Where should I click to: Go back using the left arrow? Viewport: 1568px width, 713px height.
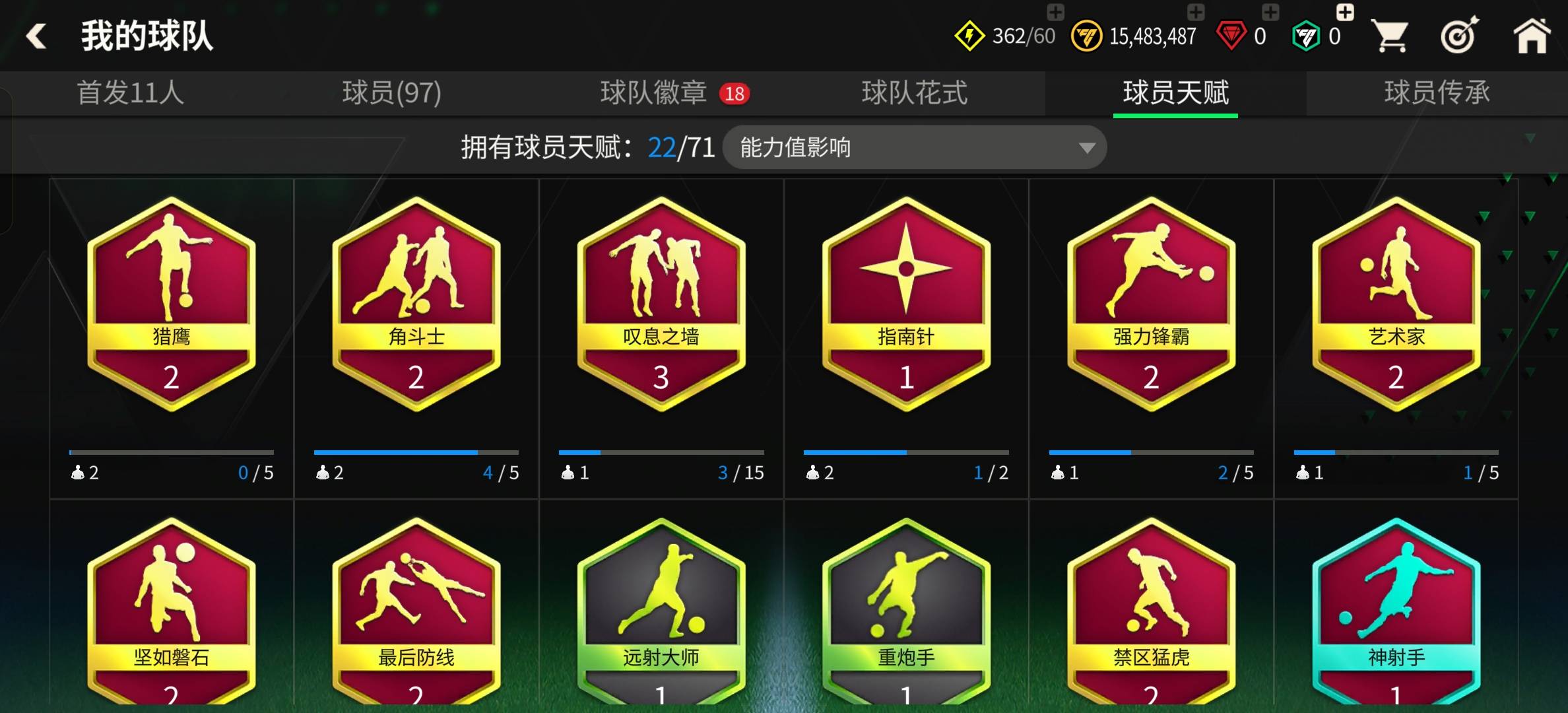coord(36,34)
